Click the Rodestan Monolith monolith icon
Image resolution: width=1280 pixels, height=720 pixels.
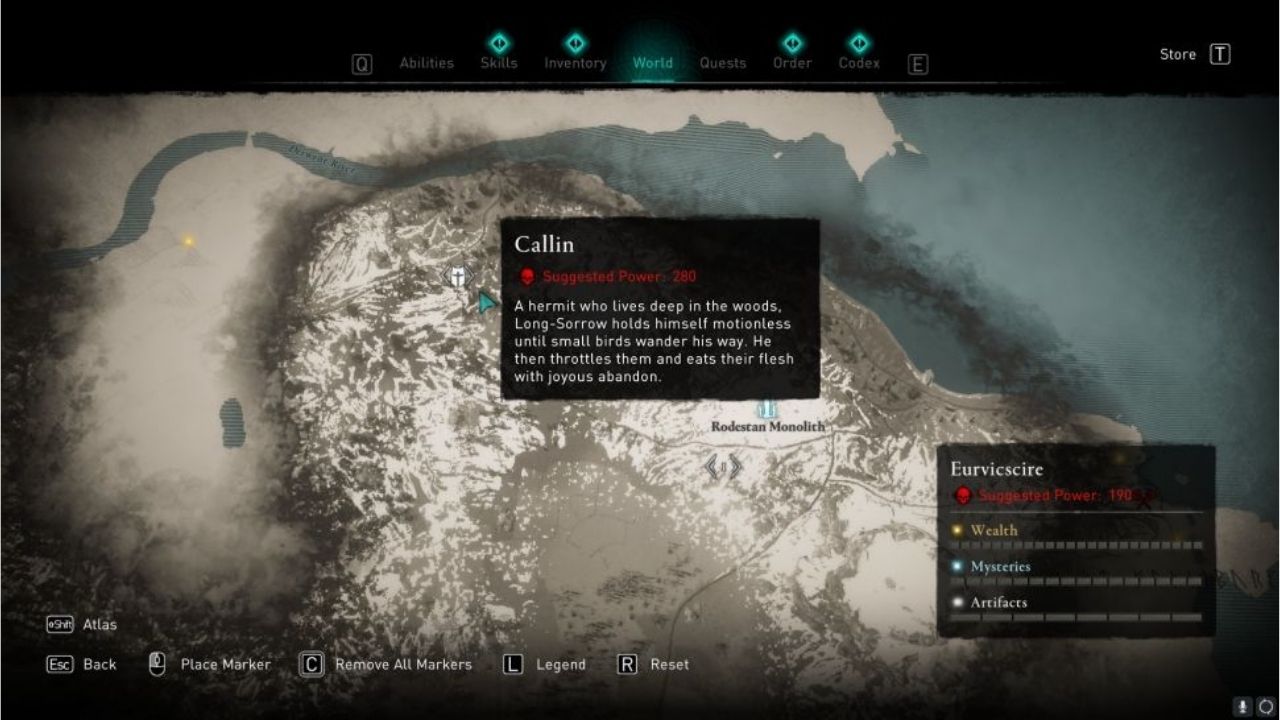(767, 408)
